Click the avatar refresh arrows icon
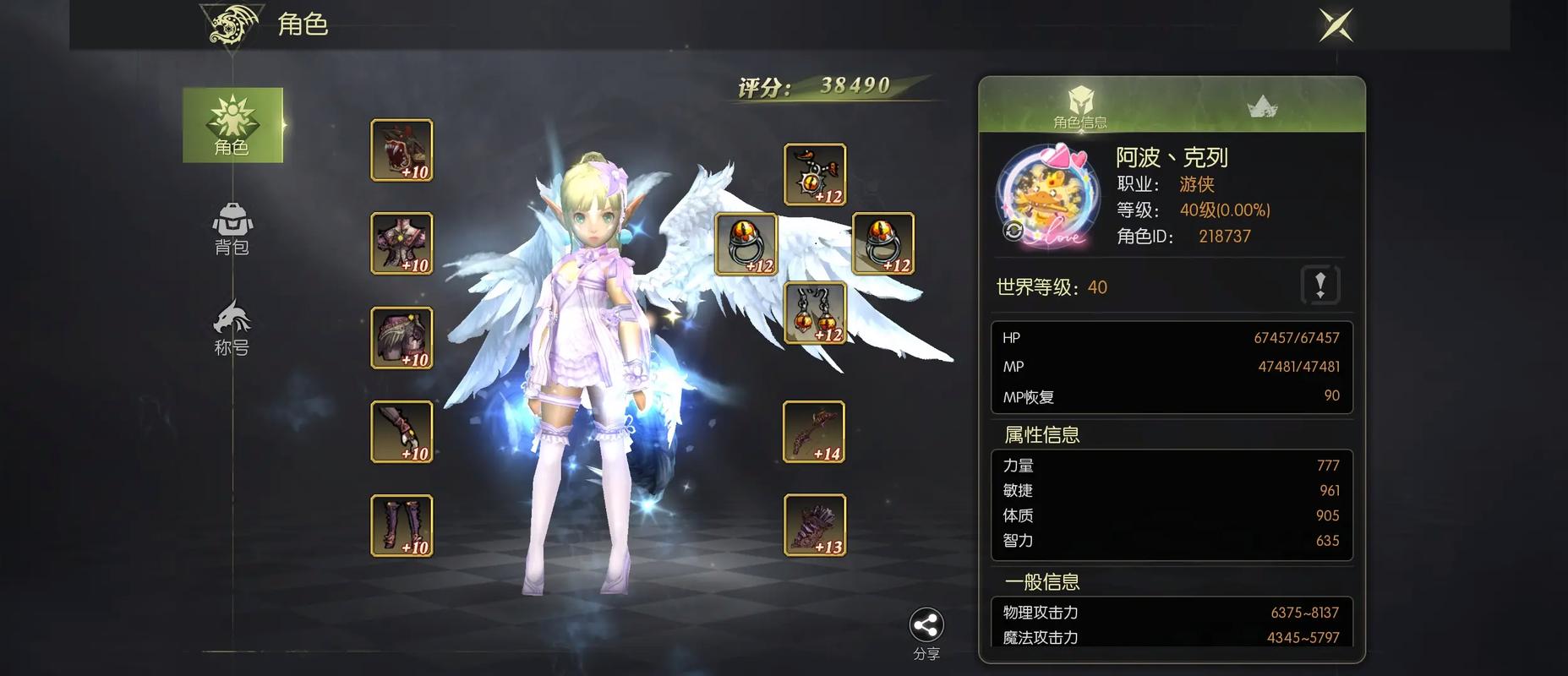Image resolution: width=1568 pixels, height=676 pixels. click(x=1013, y=230)
